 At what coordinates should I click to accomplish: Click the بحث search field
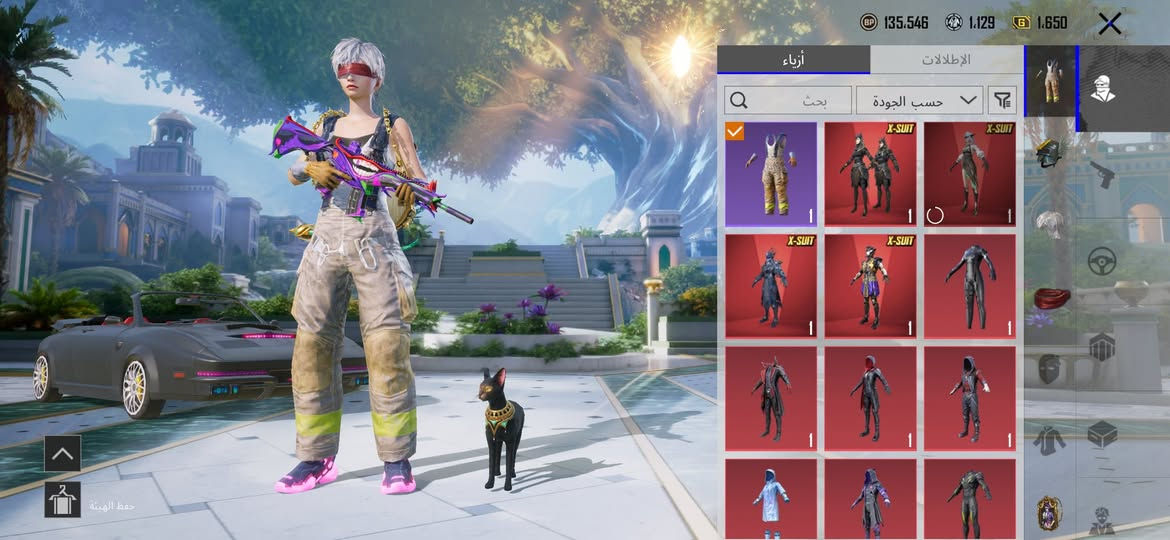coord(789,100)
